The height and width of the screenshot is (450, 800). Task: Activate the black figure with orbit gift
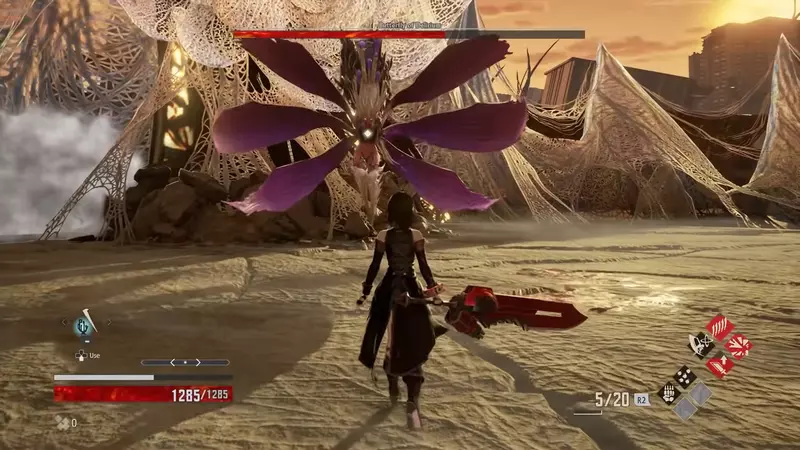tap(701, 346)
